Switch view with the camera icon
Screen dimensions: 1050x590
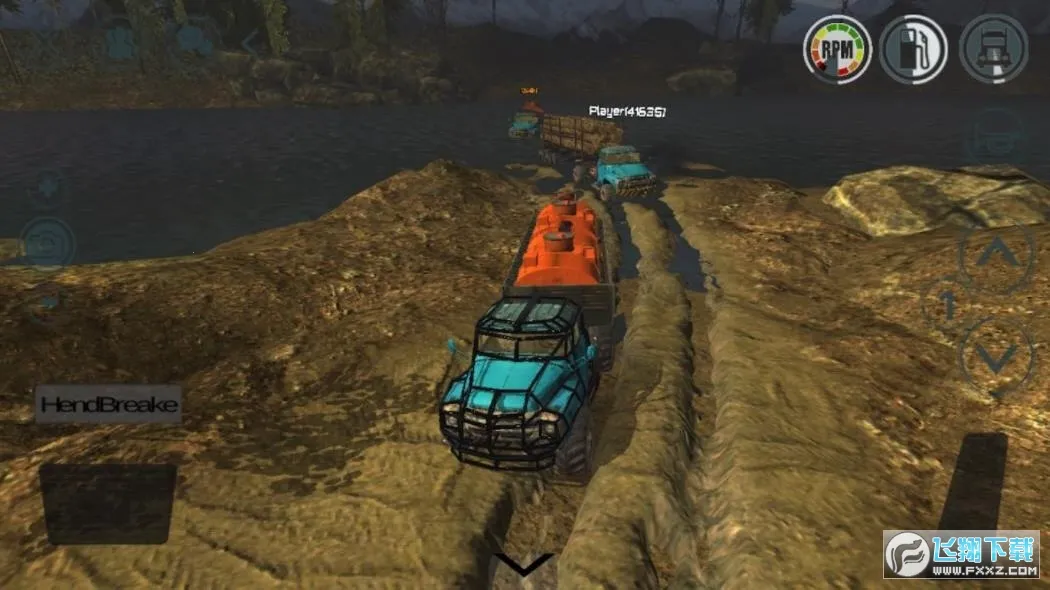coord(46,242)
